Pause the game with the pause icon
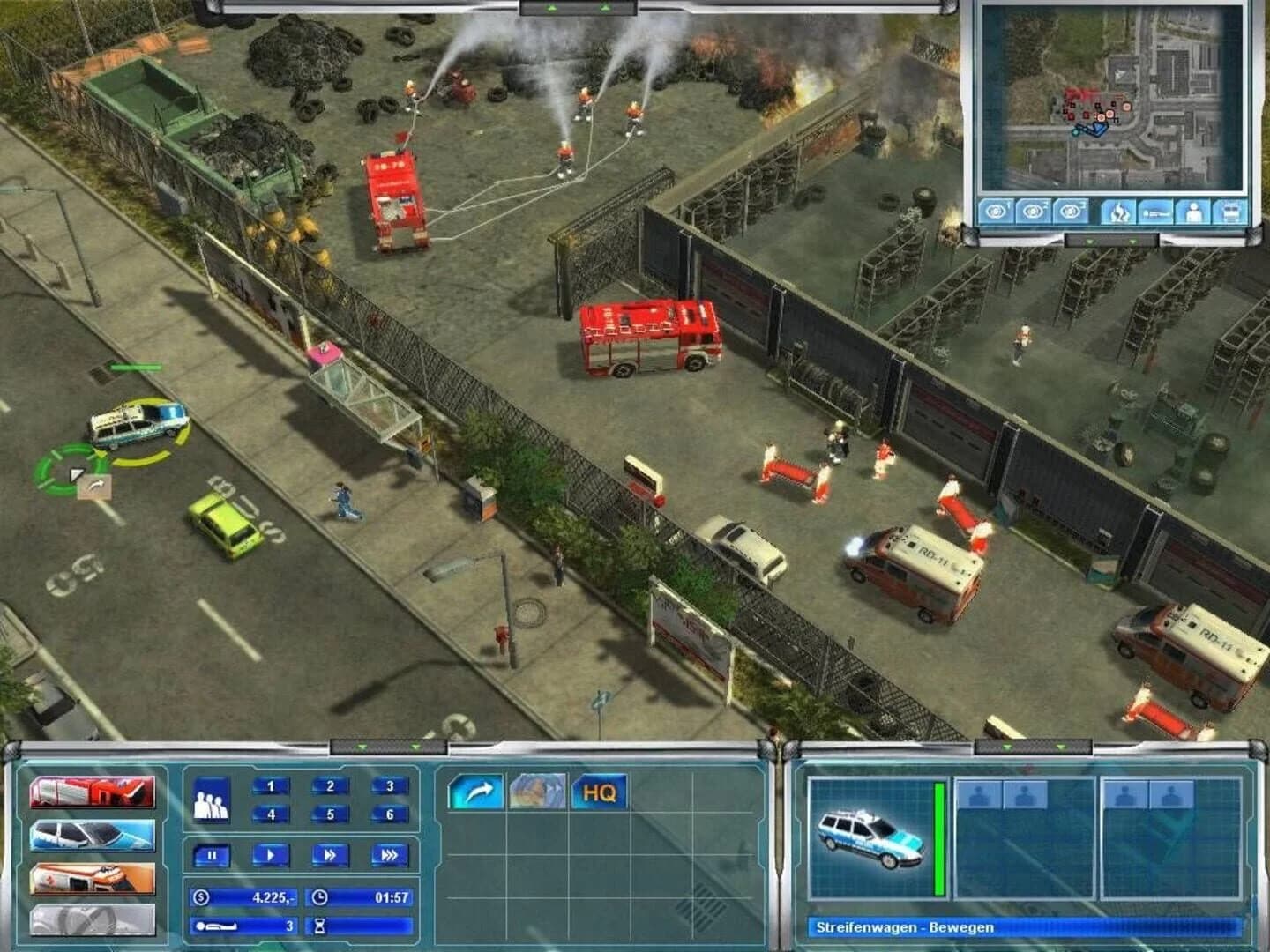The image size is (1270, 952). point(212,854)
